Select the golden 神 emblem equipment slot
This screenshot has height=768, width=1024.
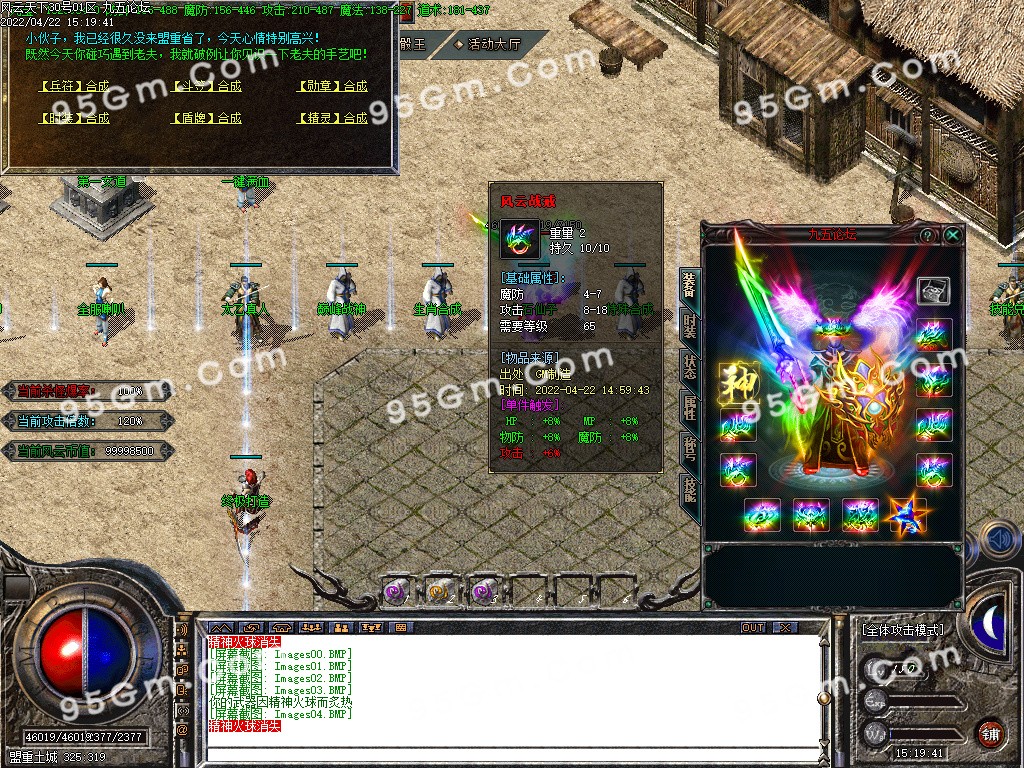(737, 379)
